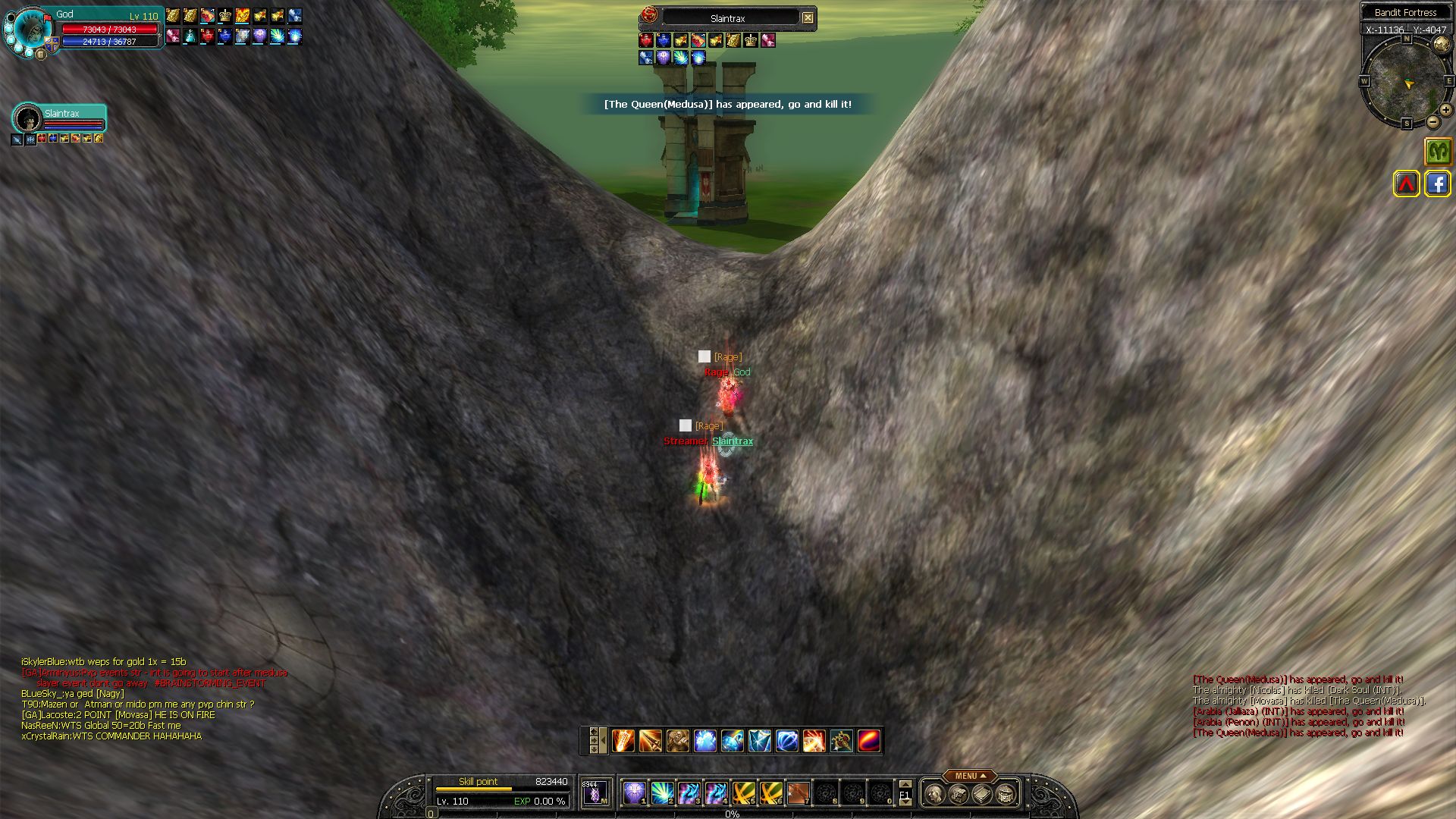The height and width of the screenshot is (819, 1456).
Task: Close the Slaintrax target window
Action: (808, 17)
